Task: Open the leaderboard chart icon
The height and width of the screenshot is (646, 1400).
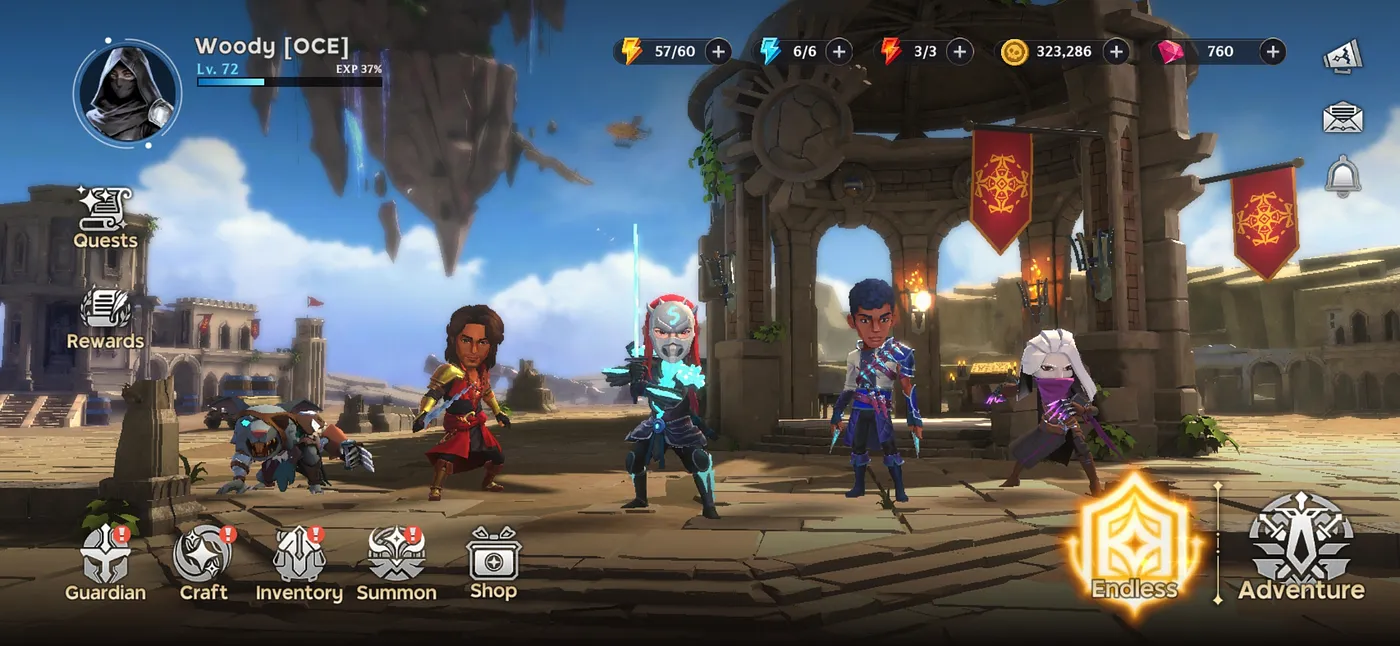Action: tap(1343, 56)
